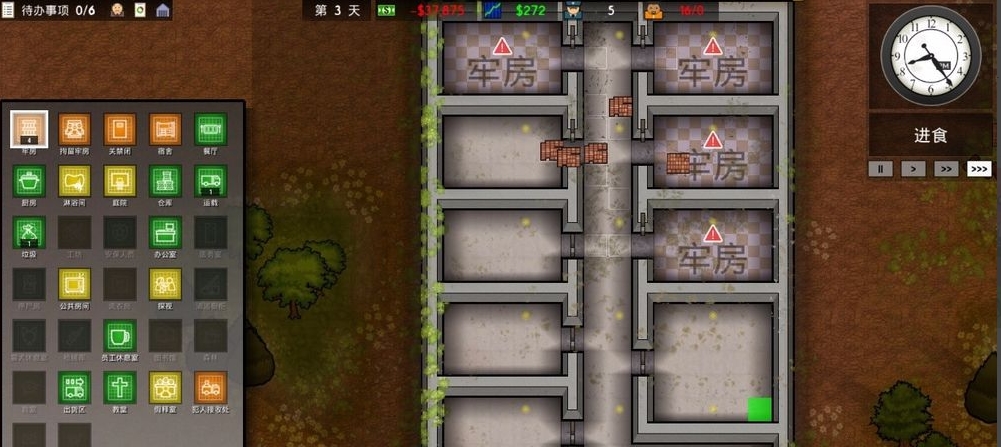The width and height of the screenshot is (1001, 447).
Task: Select the 宿舍 dormitory room icon
Action: (x=165, y=129)
